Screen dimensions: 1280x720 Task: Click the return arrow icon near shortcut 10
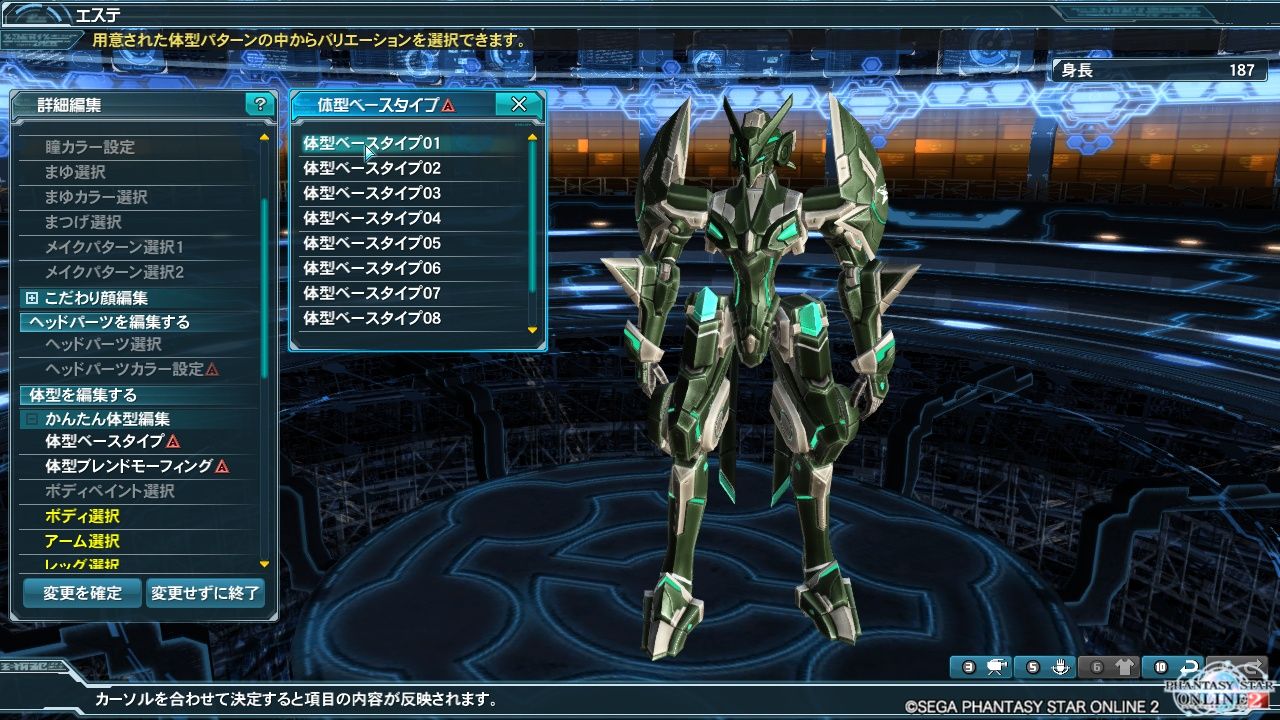coord(1189,665)
